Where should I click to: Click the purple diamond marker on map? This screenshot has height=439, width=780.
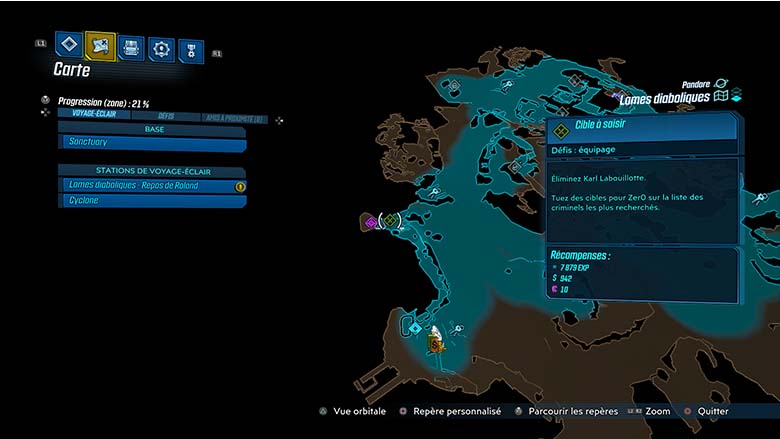370,222
